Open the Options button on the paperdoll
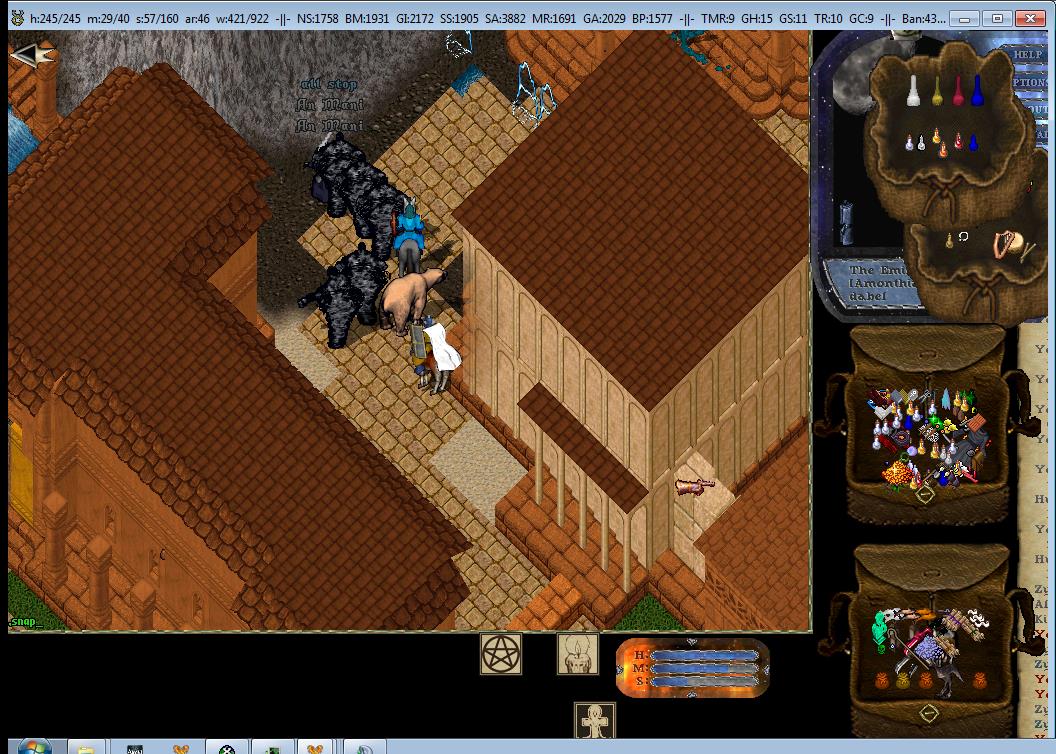 [1030, 83]
